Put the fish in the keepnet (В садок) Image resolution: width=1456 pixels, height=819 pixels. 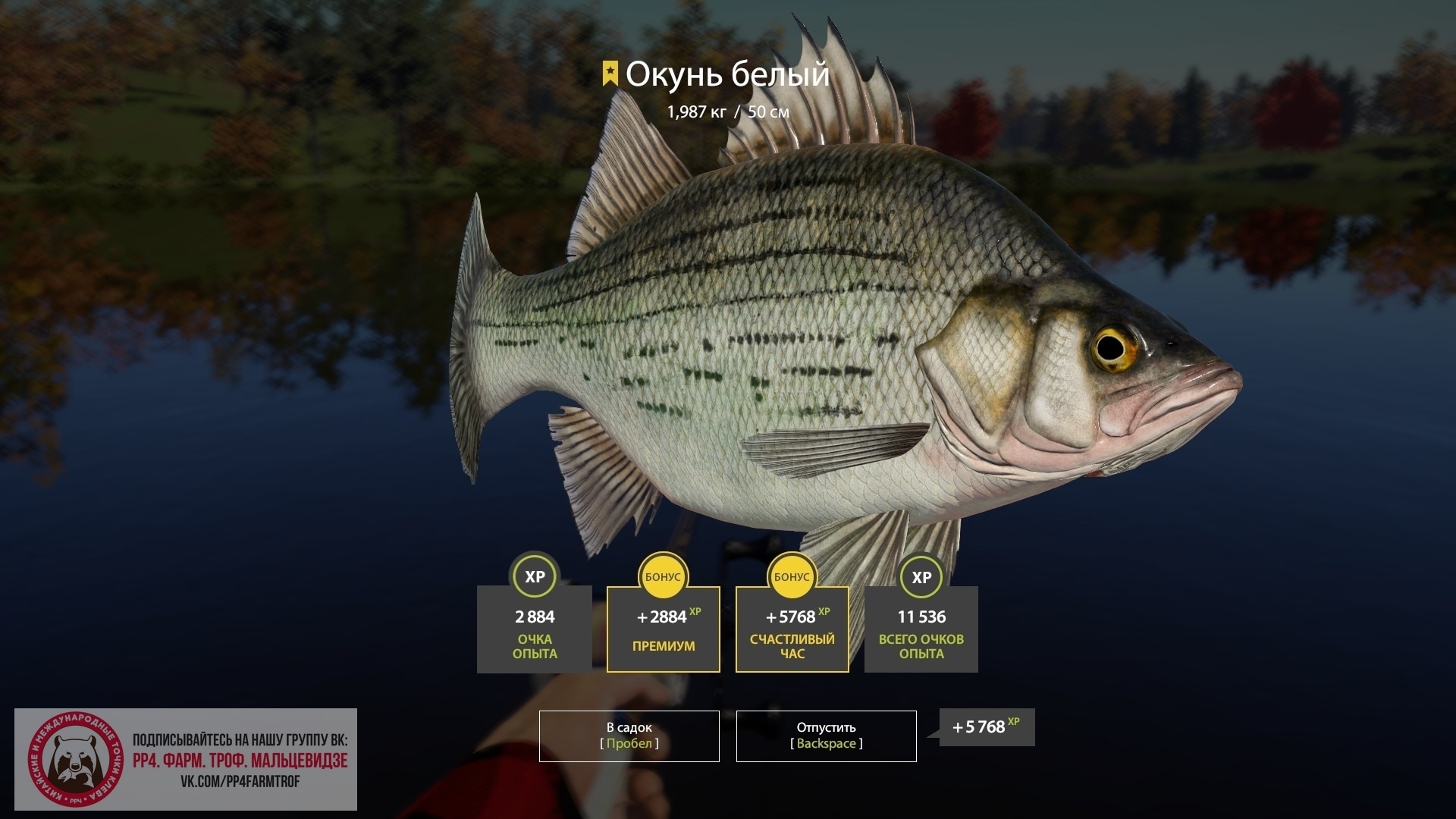pyautogui.click(x=629, y=736)
